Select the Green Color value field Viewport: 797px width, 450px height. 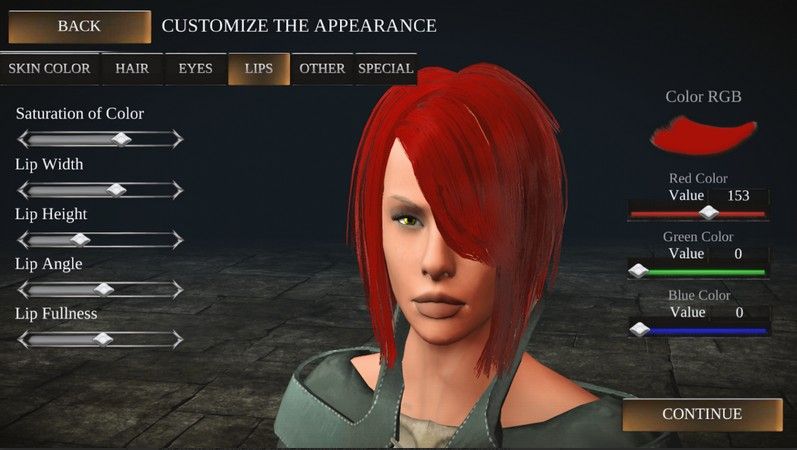coord(738,254)
